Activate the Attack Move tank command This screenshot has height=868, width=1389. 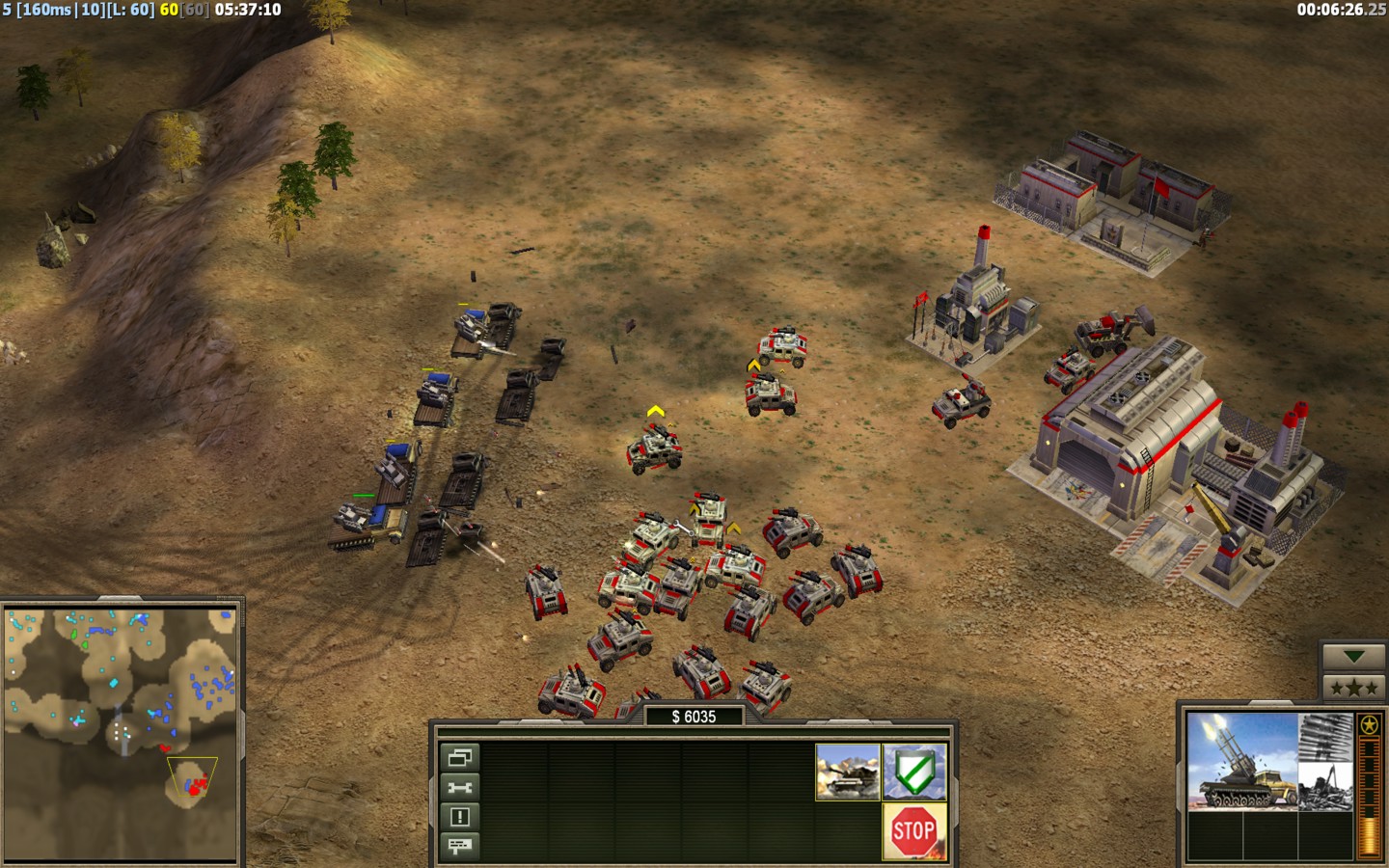(848, 773)
